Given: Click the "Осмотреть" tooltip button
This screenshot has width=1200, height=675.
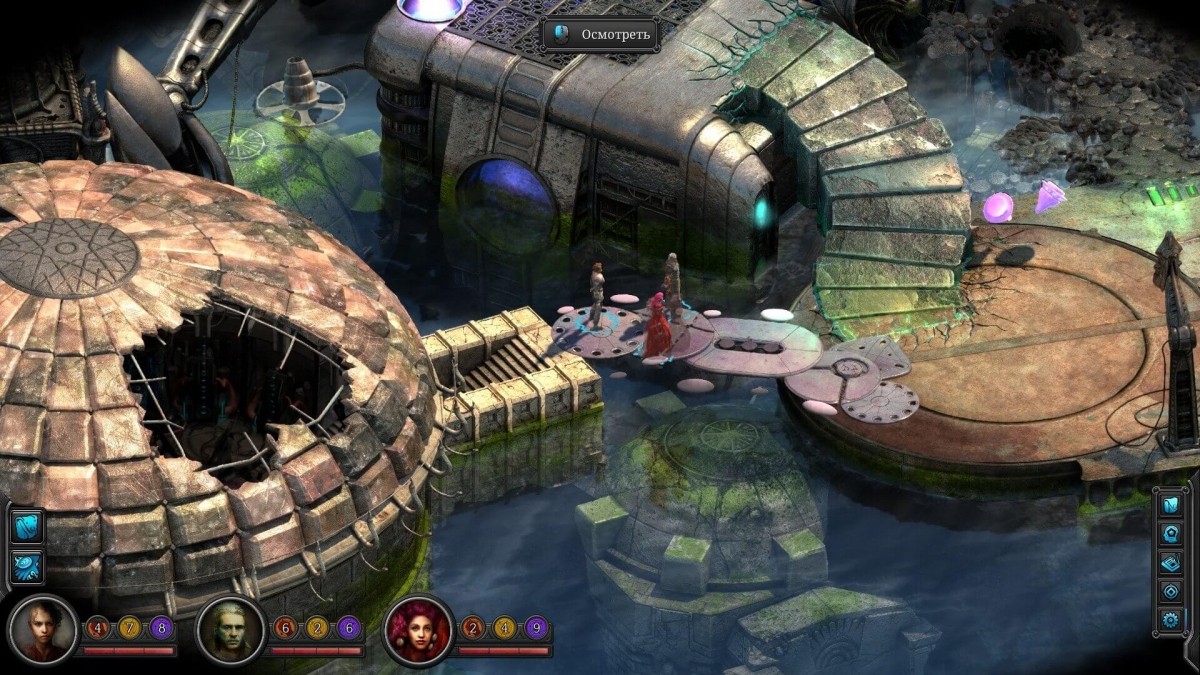Looking at the screenshot, I should (601, 35).
